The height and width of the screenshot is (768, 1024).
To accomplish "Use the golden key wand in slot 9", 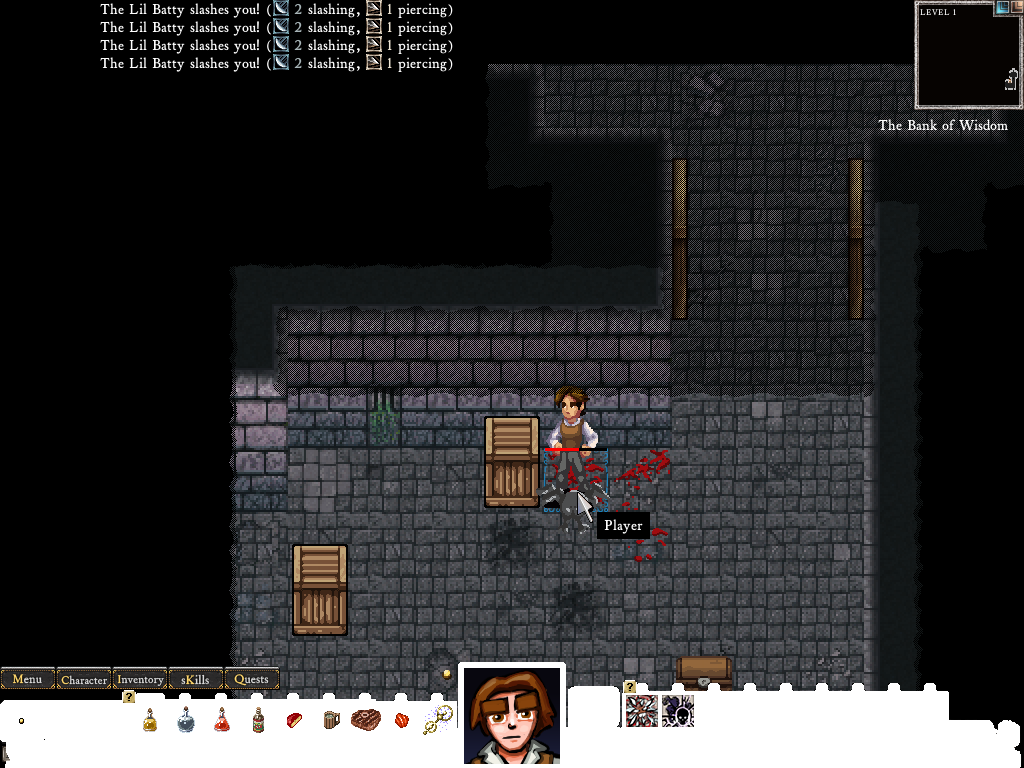I will click(437, 719).
